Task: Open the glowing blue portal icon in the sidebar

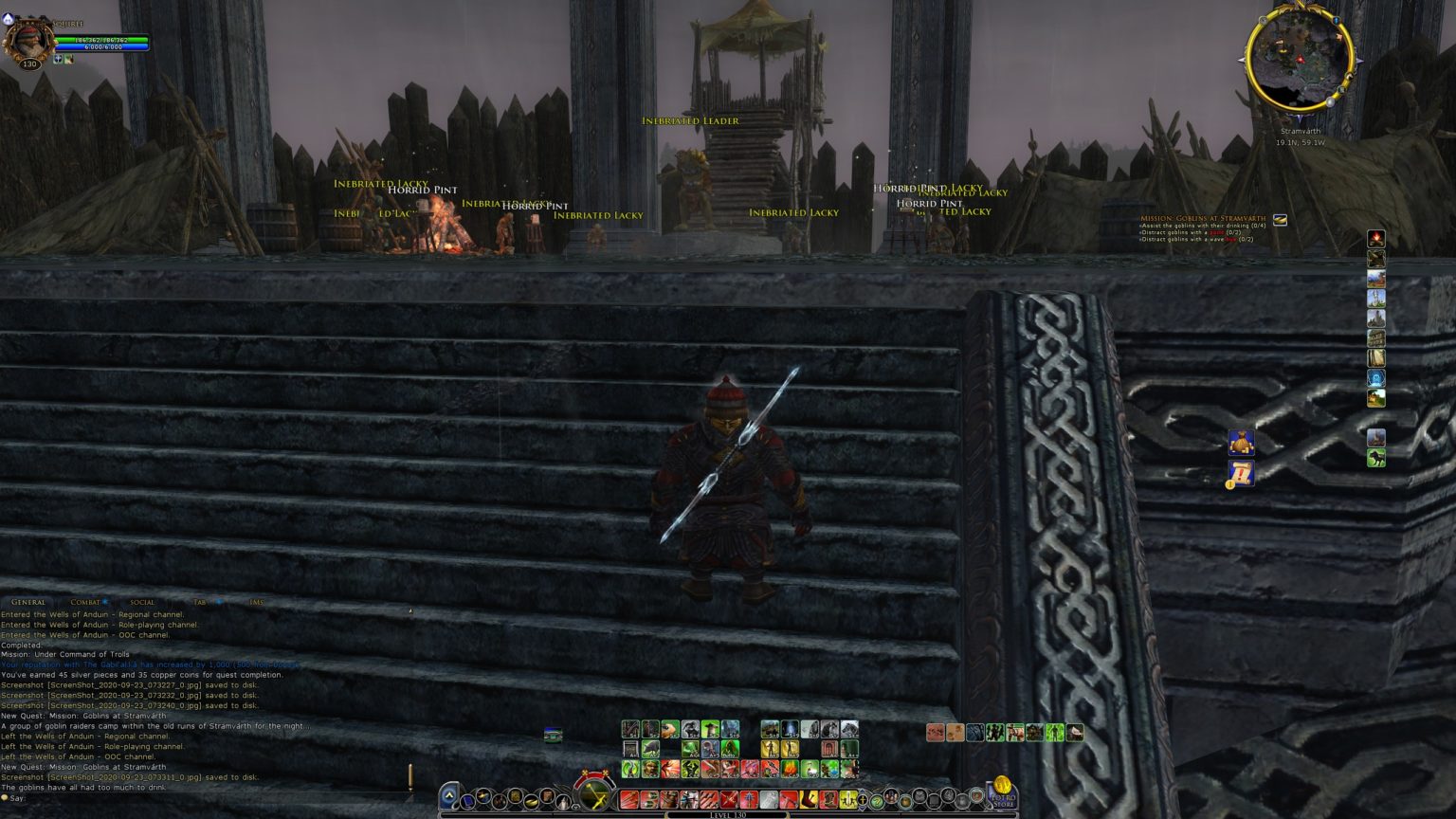Action: [x=1374, y=379]
